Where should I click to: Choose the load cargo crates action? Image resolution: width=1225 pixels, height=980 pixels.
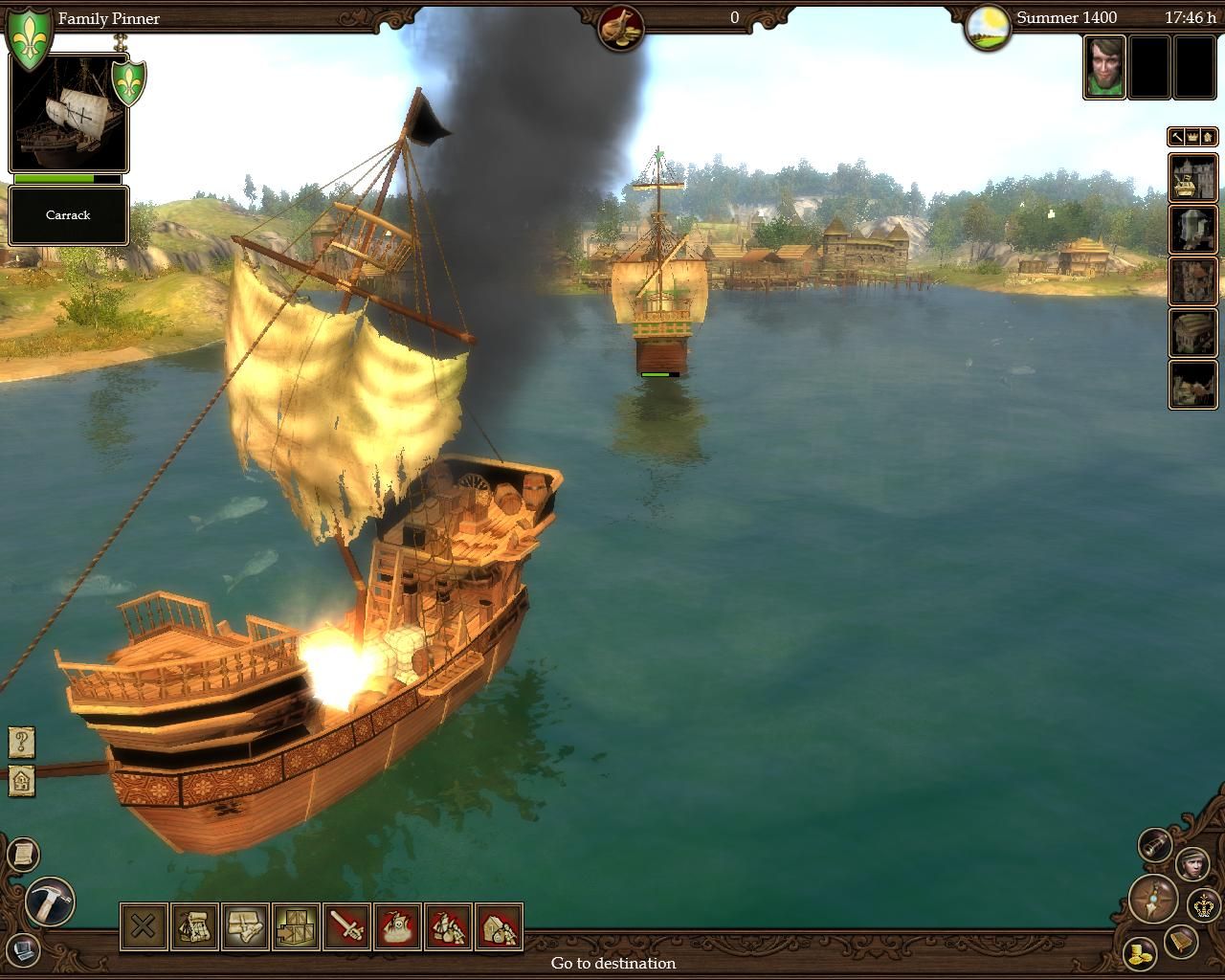pyautogui.click(x=296, y=926)
